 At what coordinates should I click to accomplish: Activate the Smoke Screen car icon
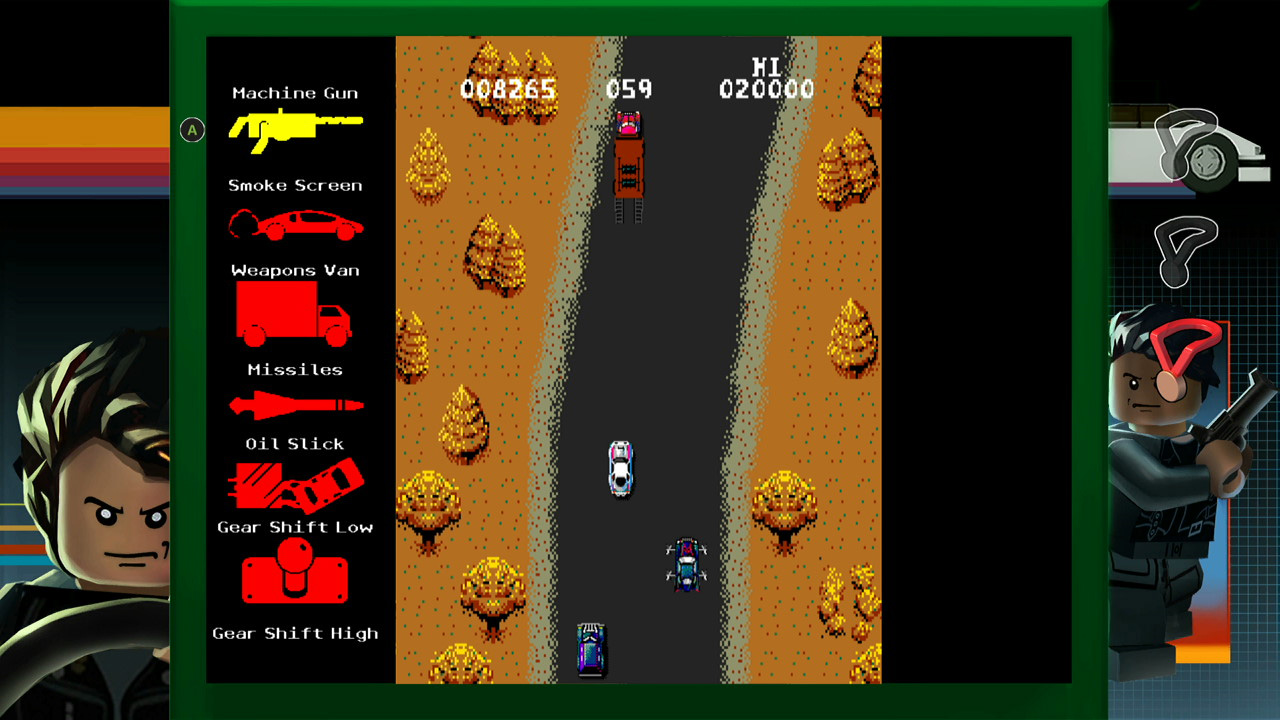[295, 225]
